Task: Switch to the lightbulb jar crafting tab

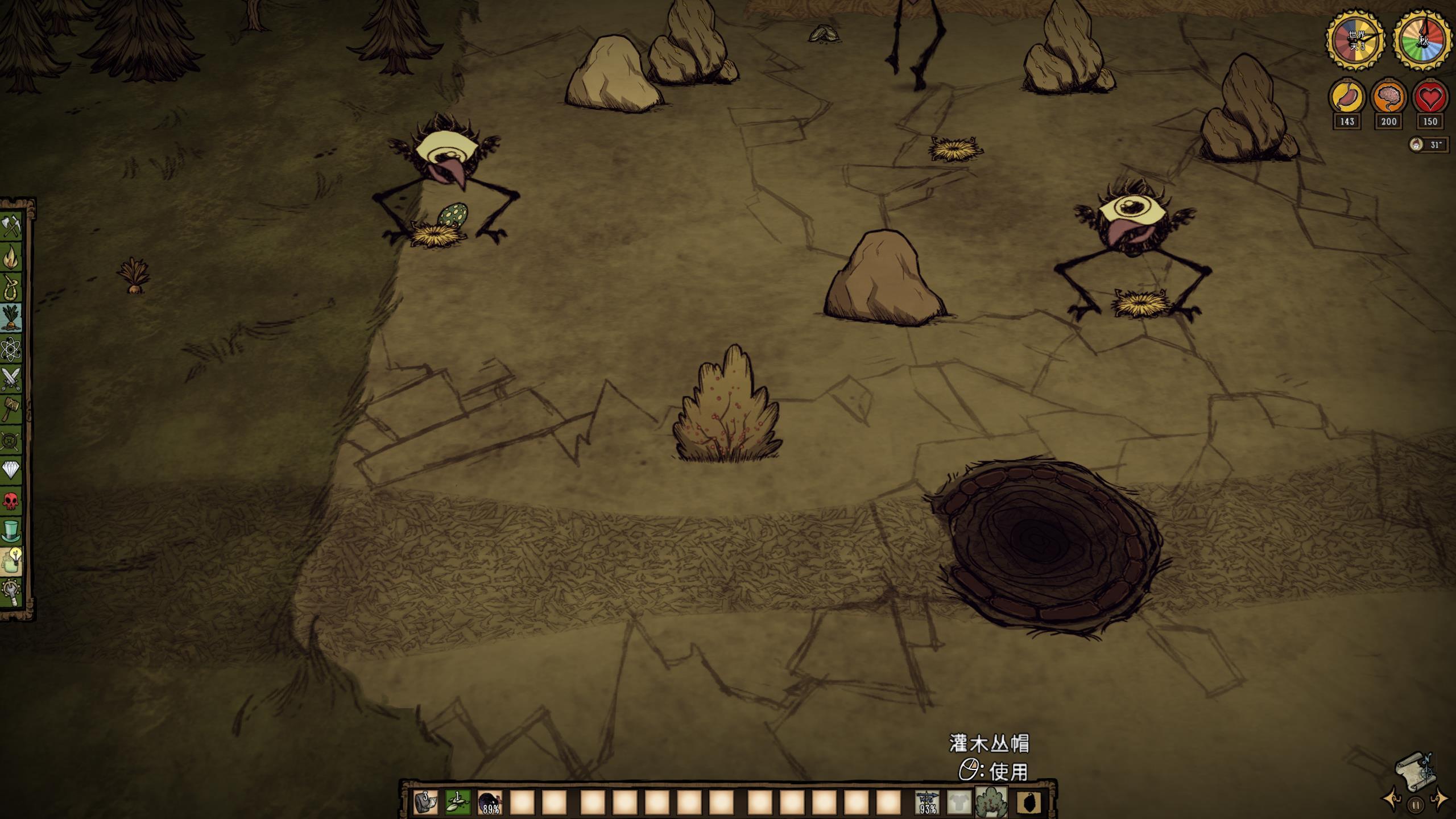Action: click(11, 561)
